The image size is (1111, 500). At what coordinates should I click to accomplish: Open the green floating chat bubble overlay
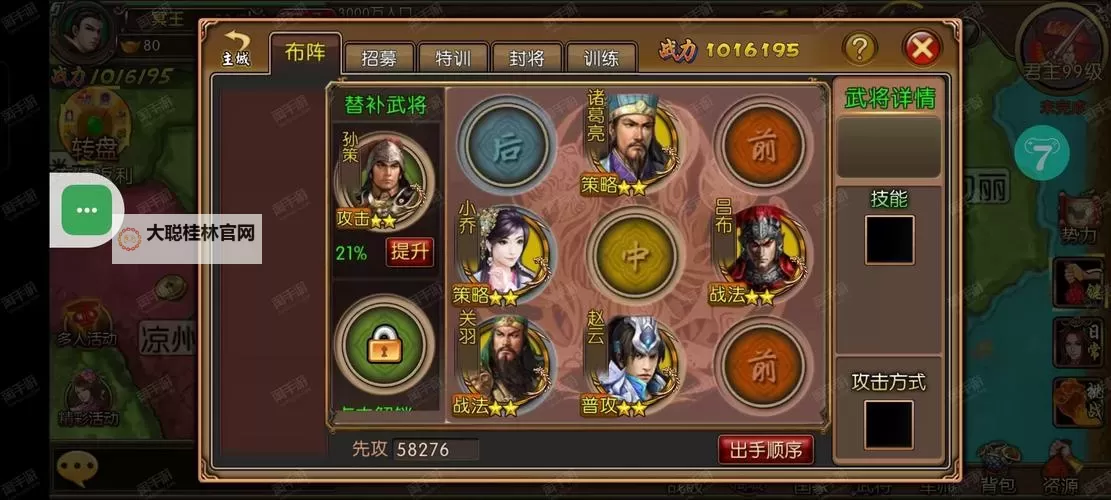[x=88, y=210]
